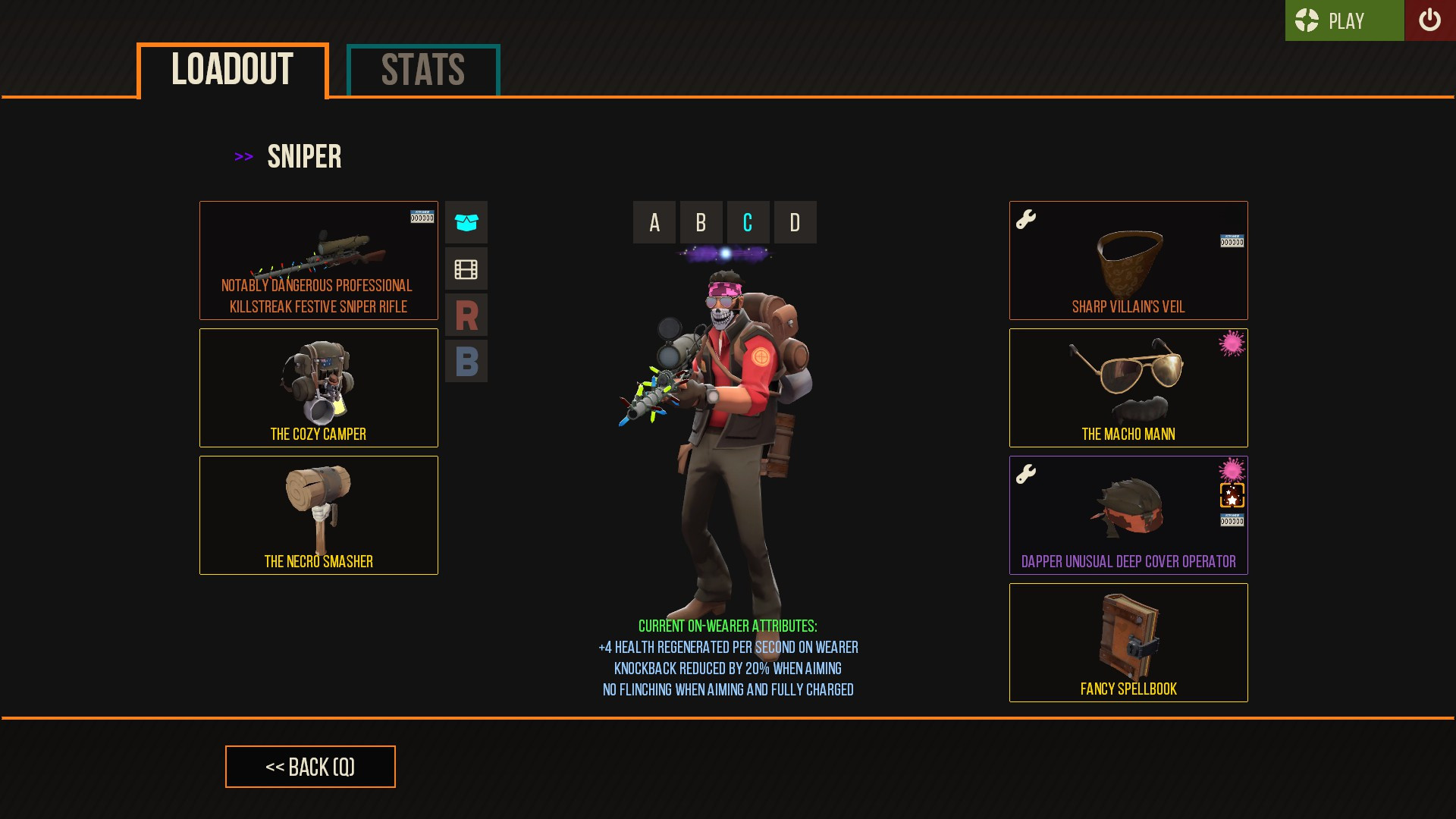
Task: Click the wrench on Dapper Unusual Deep Cover Operator
Action: [1025, 472]
